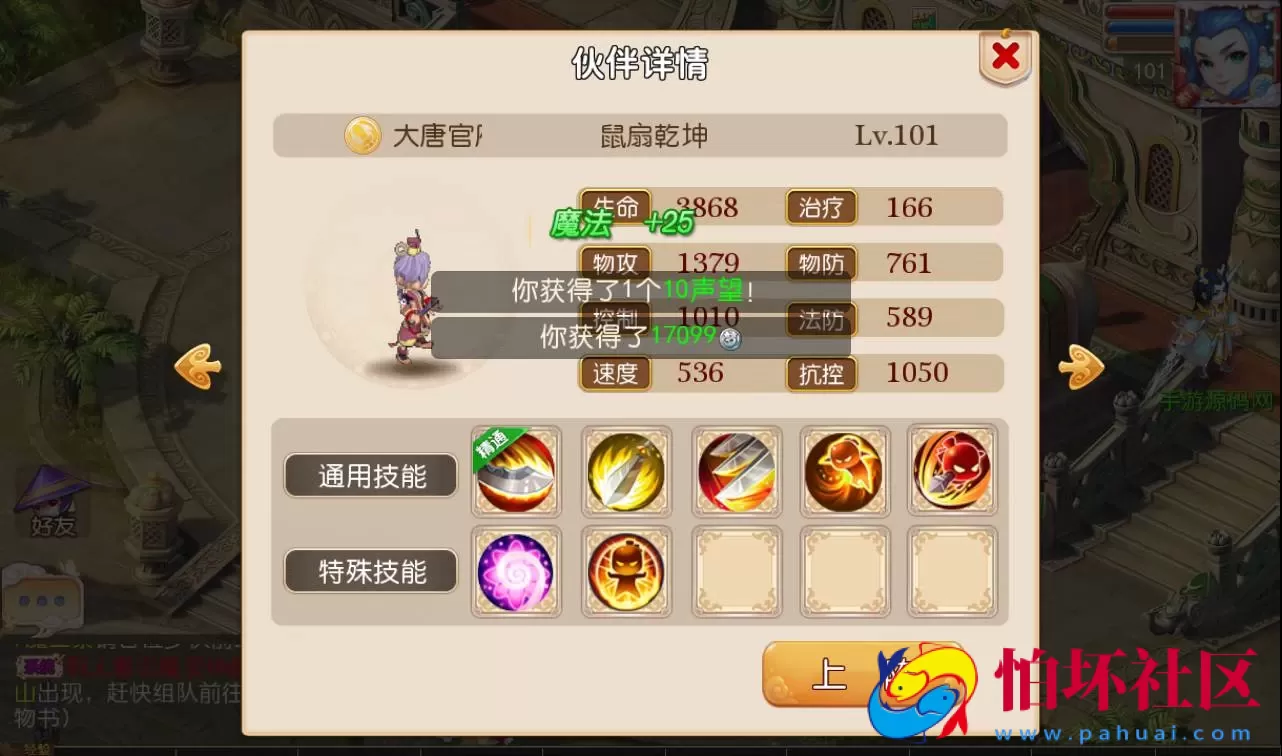Screen dimensions: 1282x756
Task: Select the orange flame imp skill icon
Action: click(x=845, y=470)
